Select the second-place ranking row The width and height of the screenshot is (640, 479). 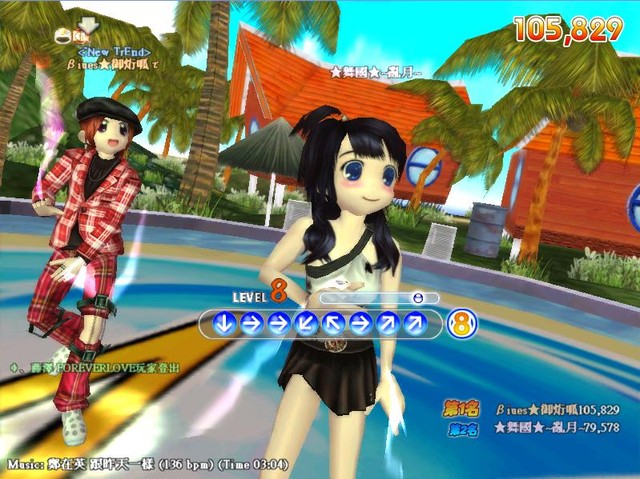coord(533,428)
